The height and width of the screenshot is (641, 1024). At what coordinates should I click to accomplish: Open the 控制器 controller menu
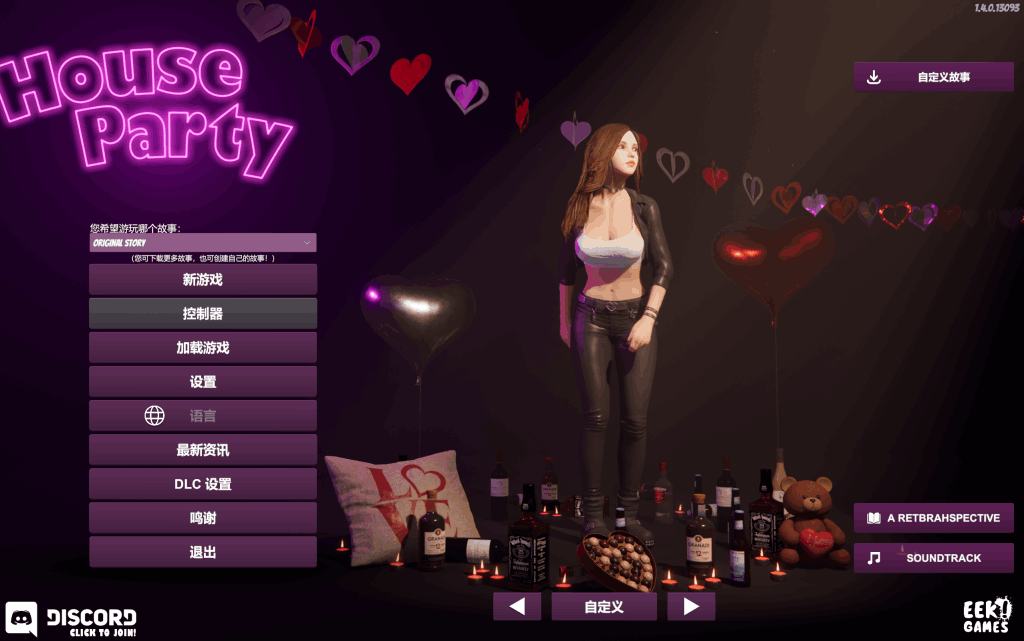coord(203,314)
